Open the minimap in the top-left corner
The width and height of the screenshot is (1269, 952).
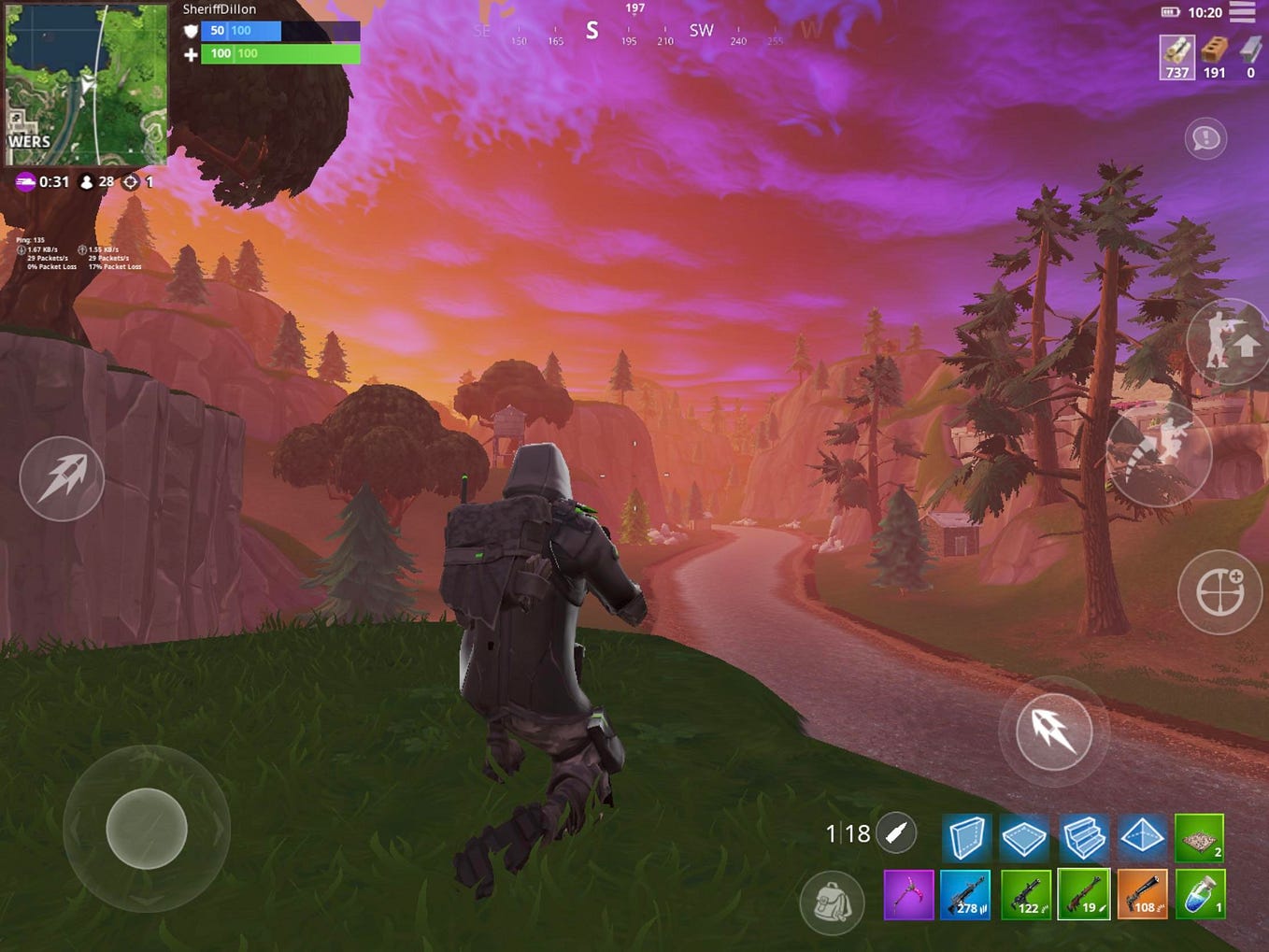[84, 84]
